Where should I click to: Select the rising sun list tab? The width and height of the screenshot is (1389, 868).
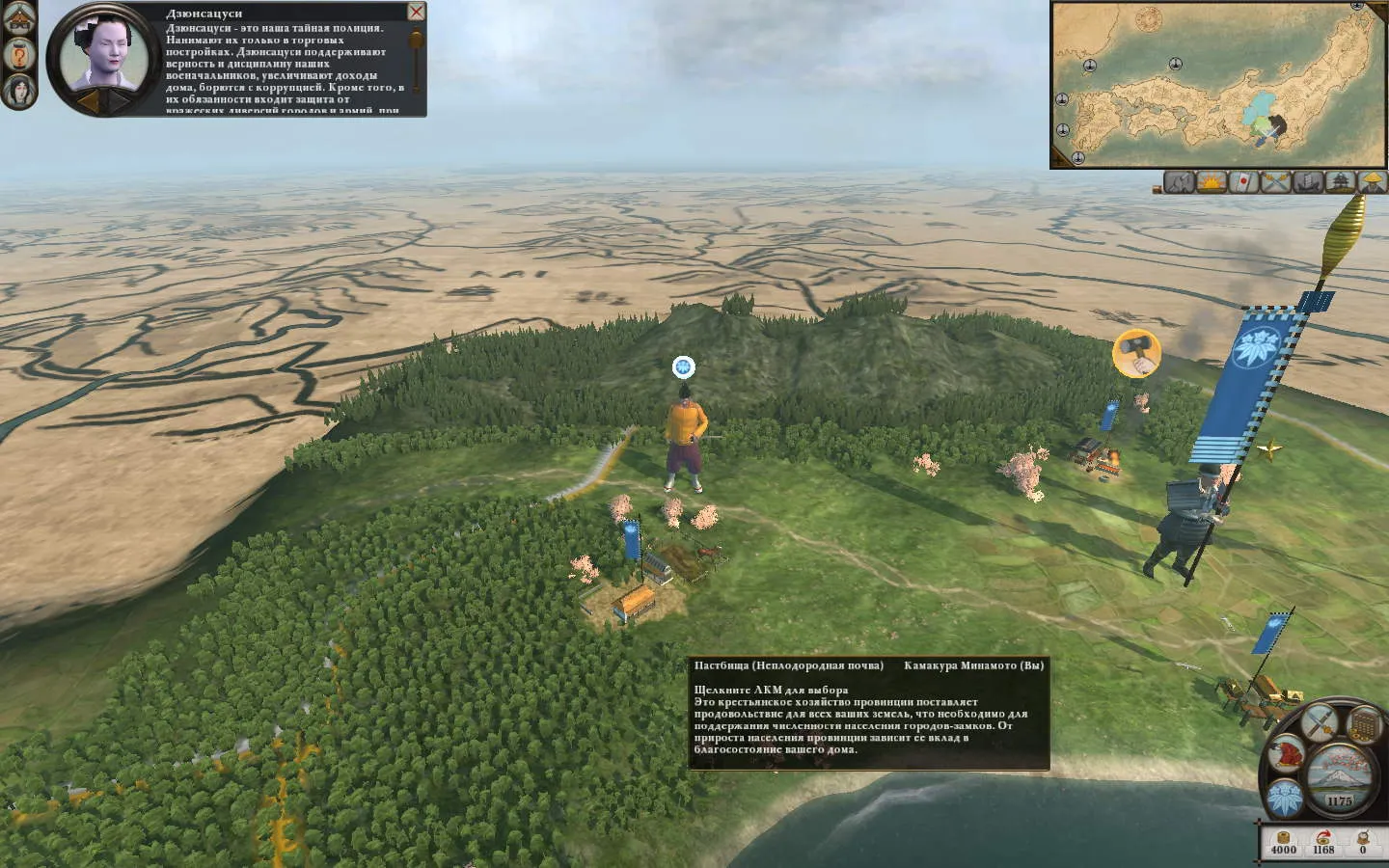(1211, 181)
